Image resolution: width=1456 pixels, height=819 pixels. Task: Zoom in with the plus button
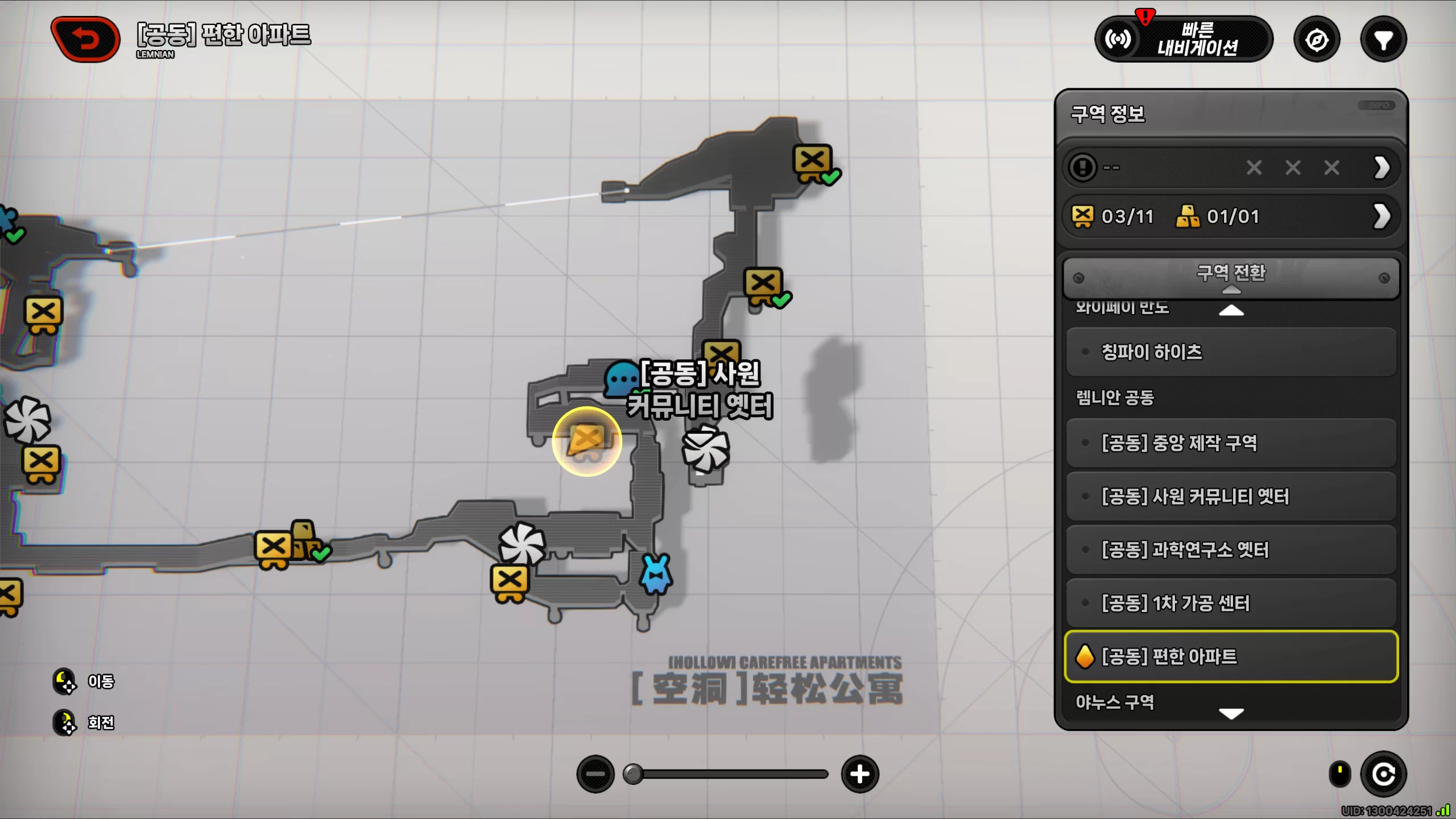point(859,774)
